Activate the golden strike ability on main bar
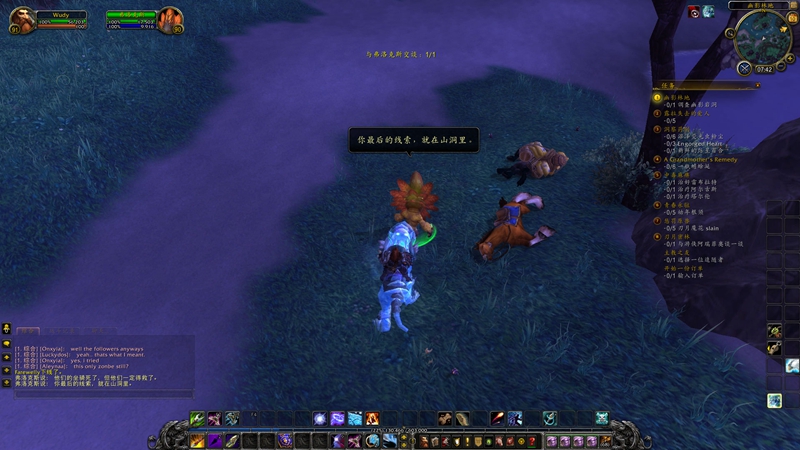 pyautogui.click(x=198, y=440)
